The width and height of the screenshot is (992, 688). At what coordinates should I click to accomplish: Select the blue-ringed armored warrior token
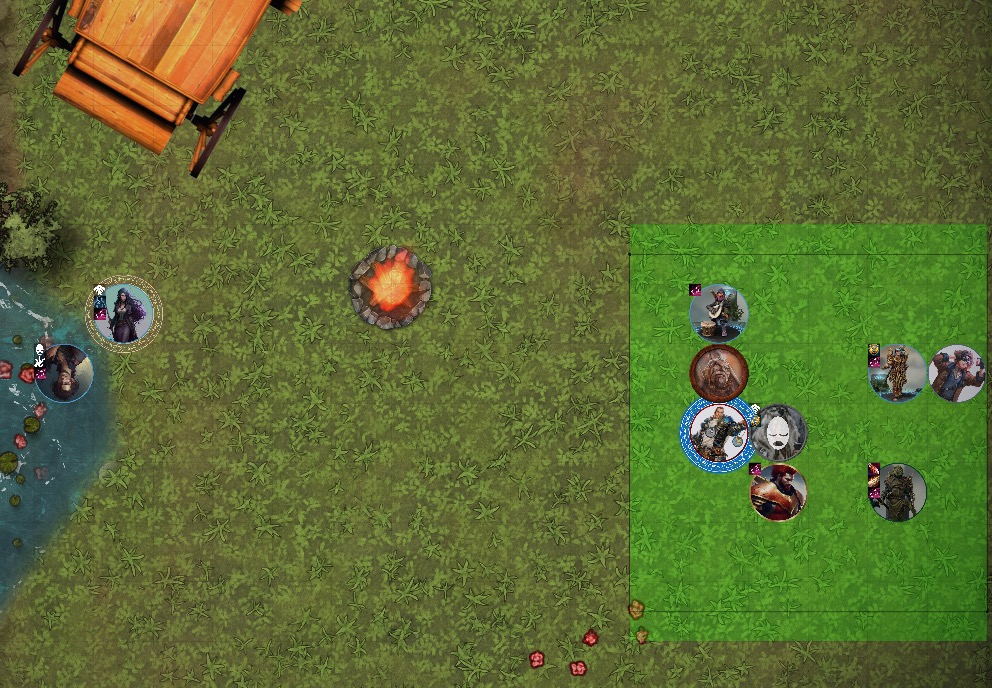pos(717,433)
